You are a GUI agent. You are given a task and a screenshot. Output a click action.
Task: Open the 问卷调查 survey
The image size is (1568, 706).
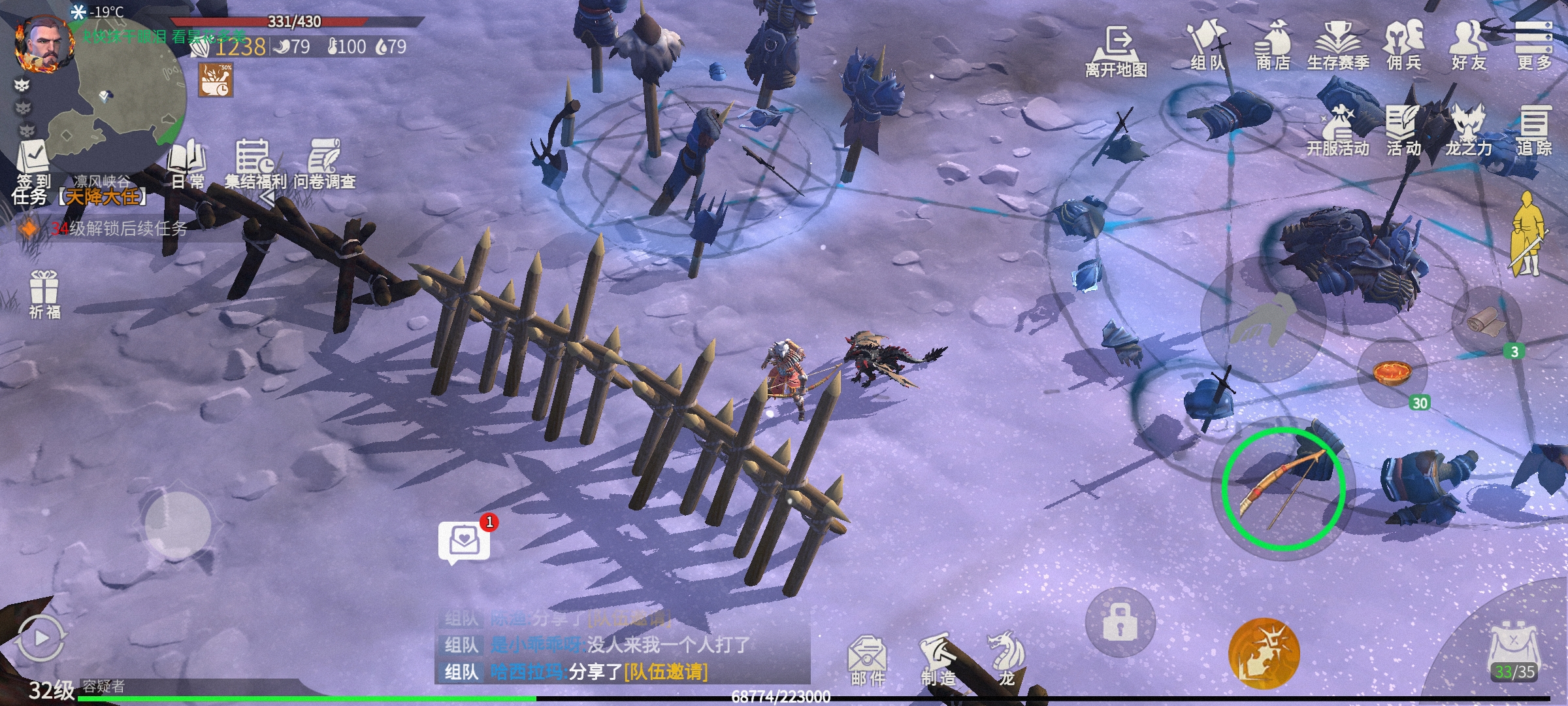[325, 163]
